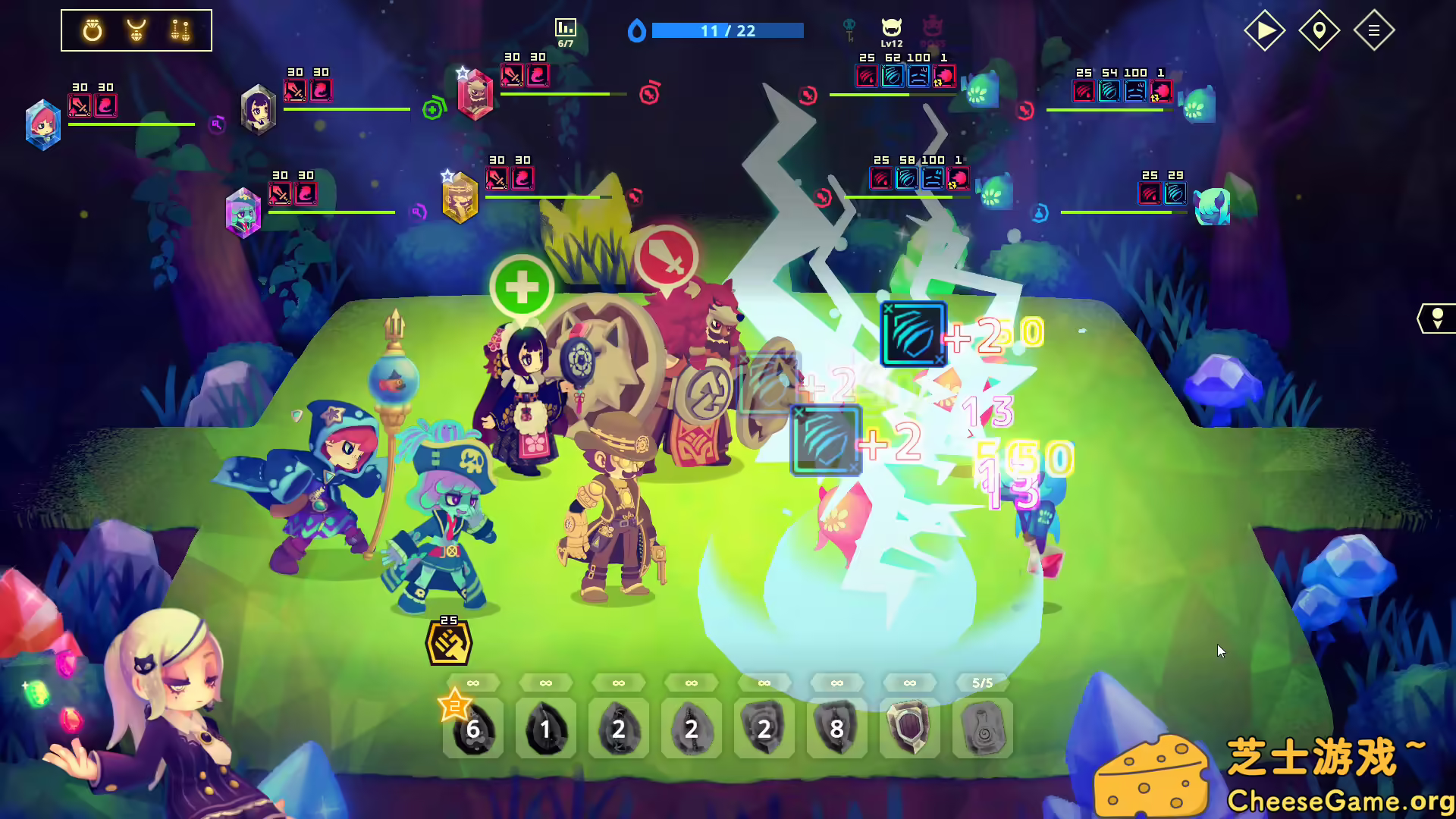The height and width of the screenshot is (819, 1456).
Task: Click the green plus heal indicator
Action: (x=522, y=286)
